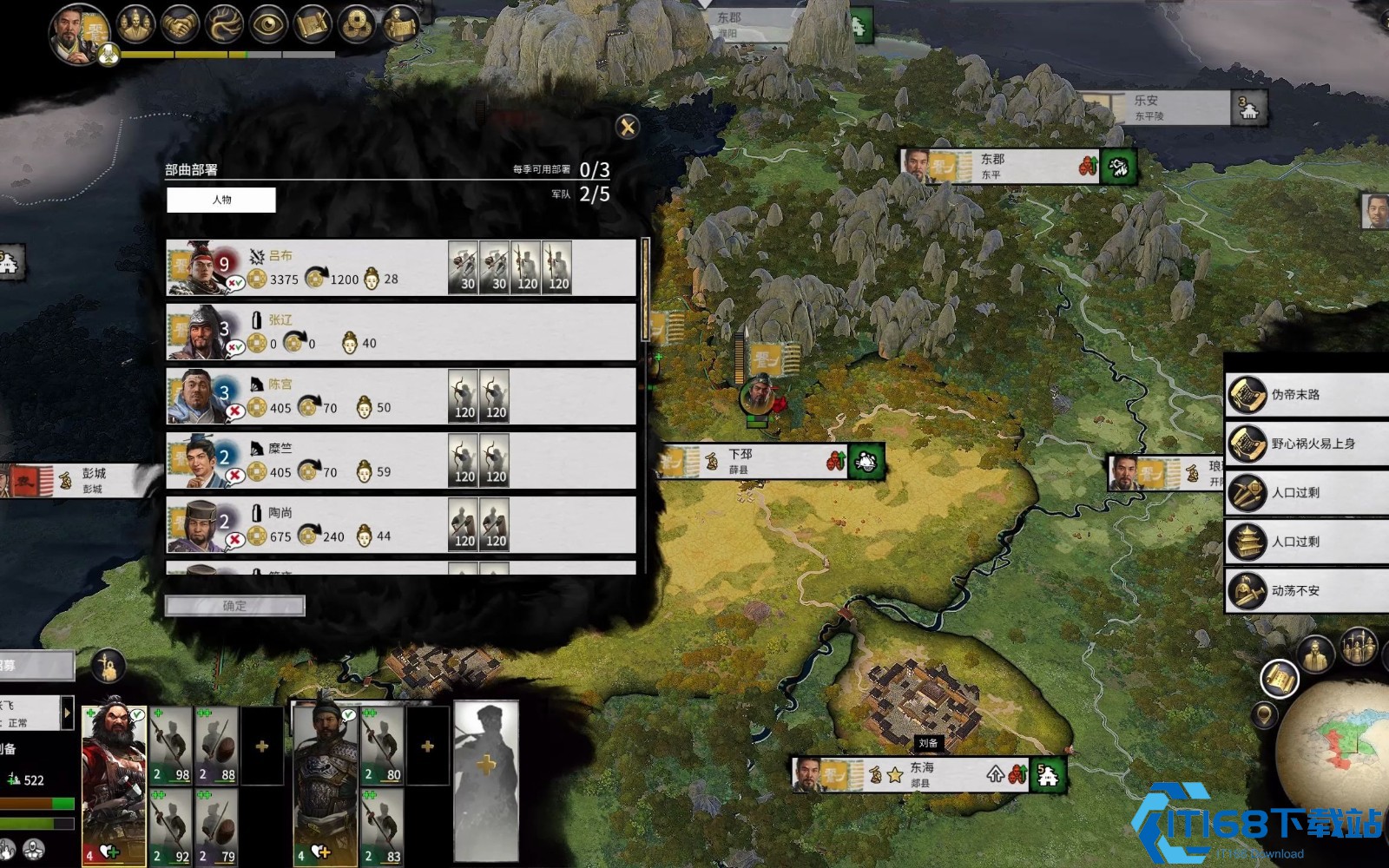This screenshot has width=1389, height=868.
Task: Pick the 糜竺 character row
Action: [400, 461]
